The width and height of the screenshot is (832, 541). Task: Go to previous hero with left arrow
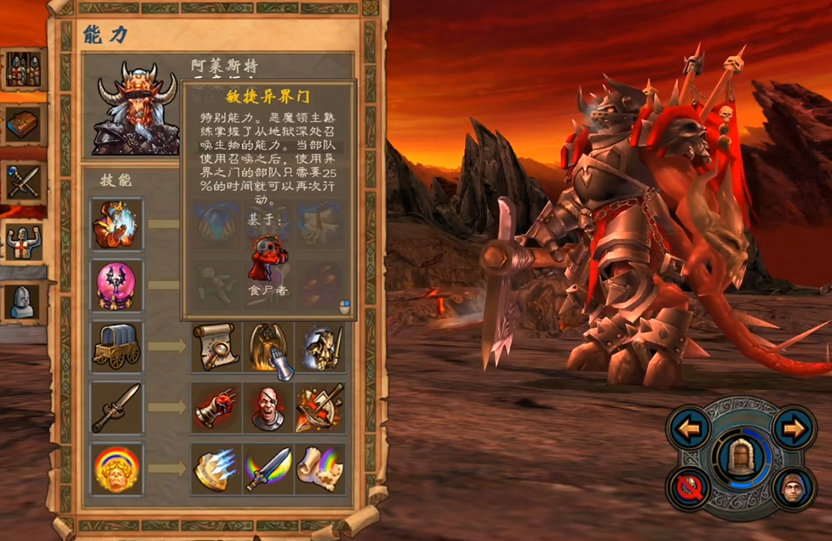690,430
